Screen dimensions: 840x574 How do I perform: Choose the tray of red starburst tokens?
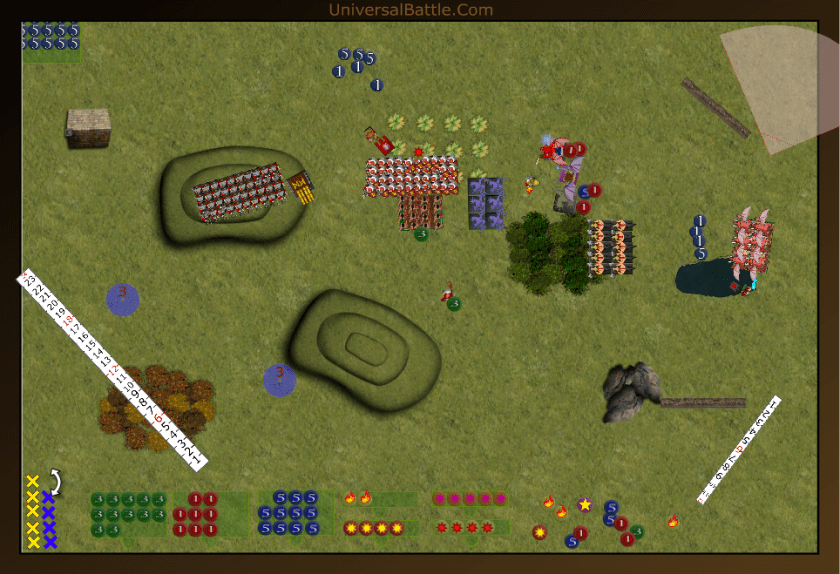coord(468,527)
